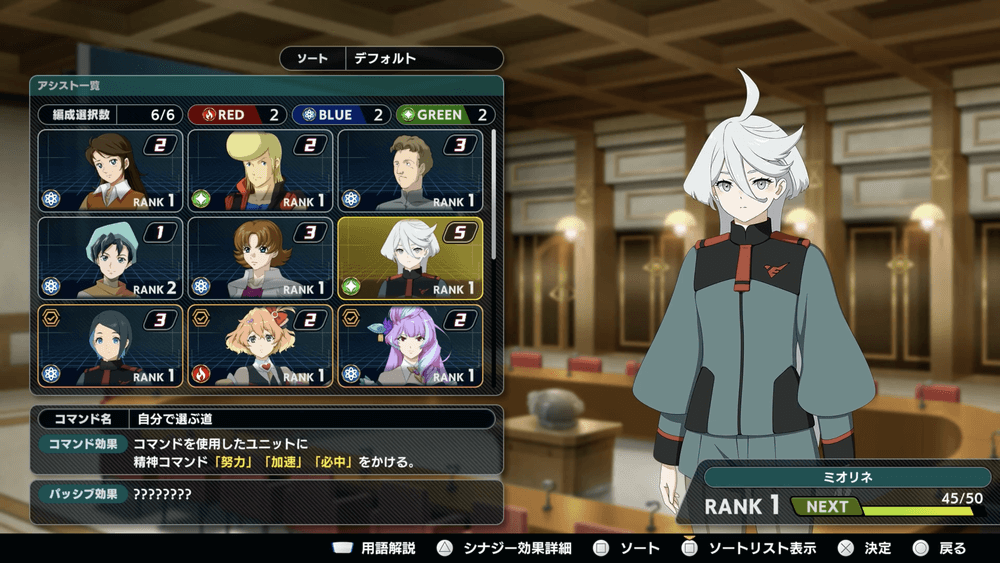The height and width of the screenshot is (563, 1000).
Task: Choose the cost 3 brown bob-haired woman card
Action: tap(260, 258)
